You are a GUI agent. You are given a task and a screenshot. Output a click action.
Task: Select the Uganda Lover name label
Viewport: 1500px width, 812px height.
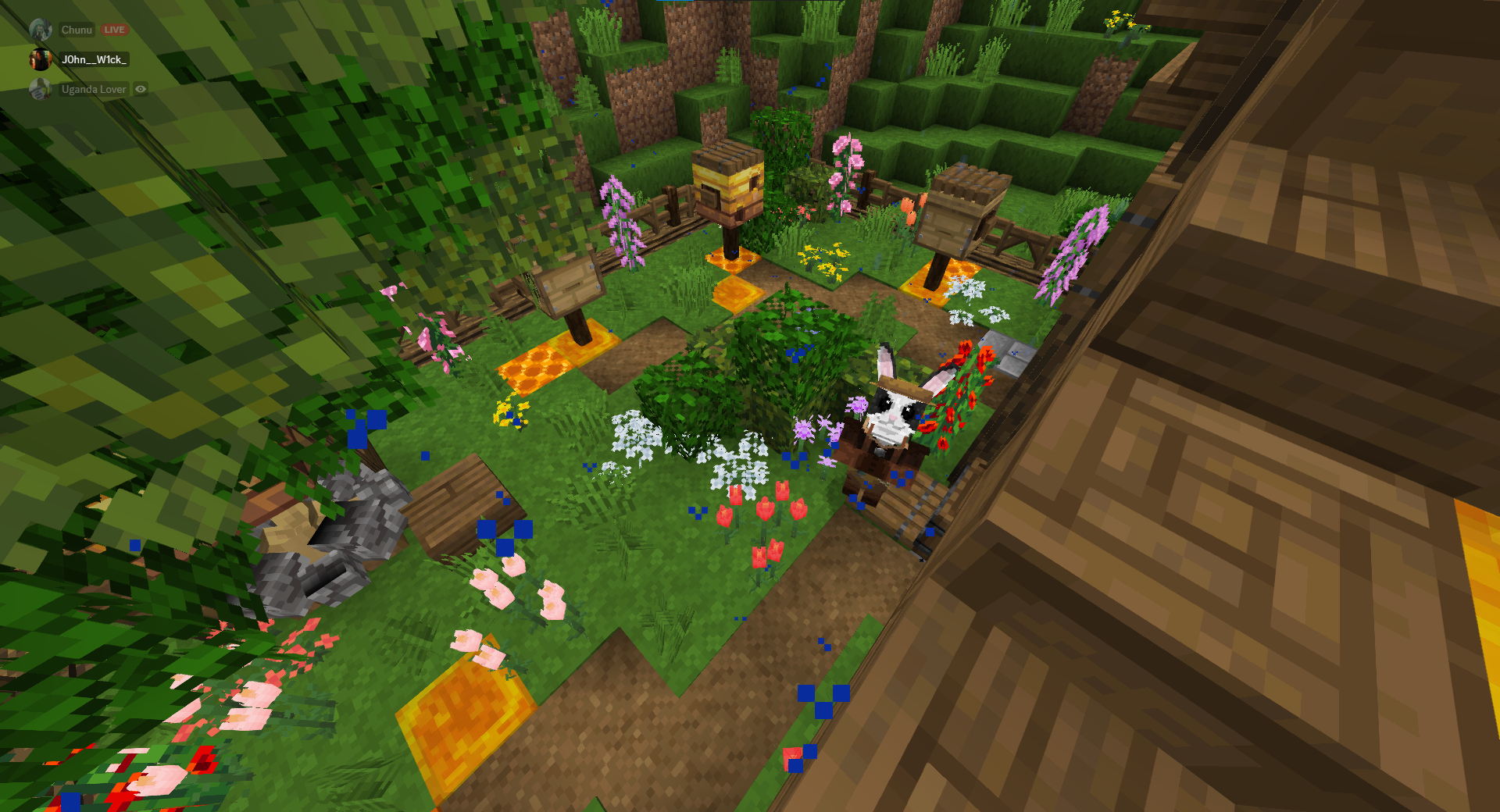click(94, 89)
